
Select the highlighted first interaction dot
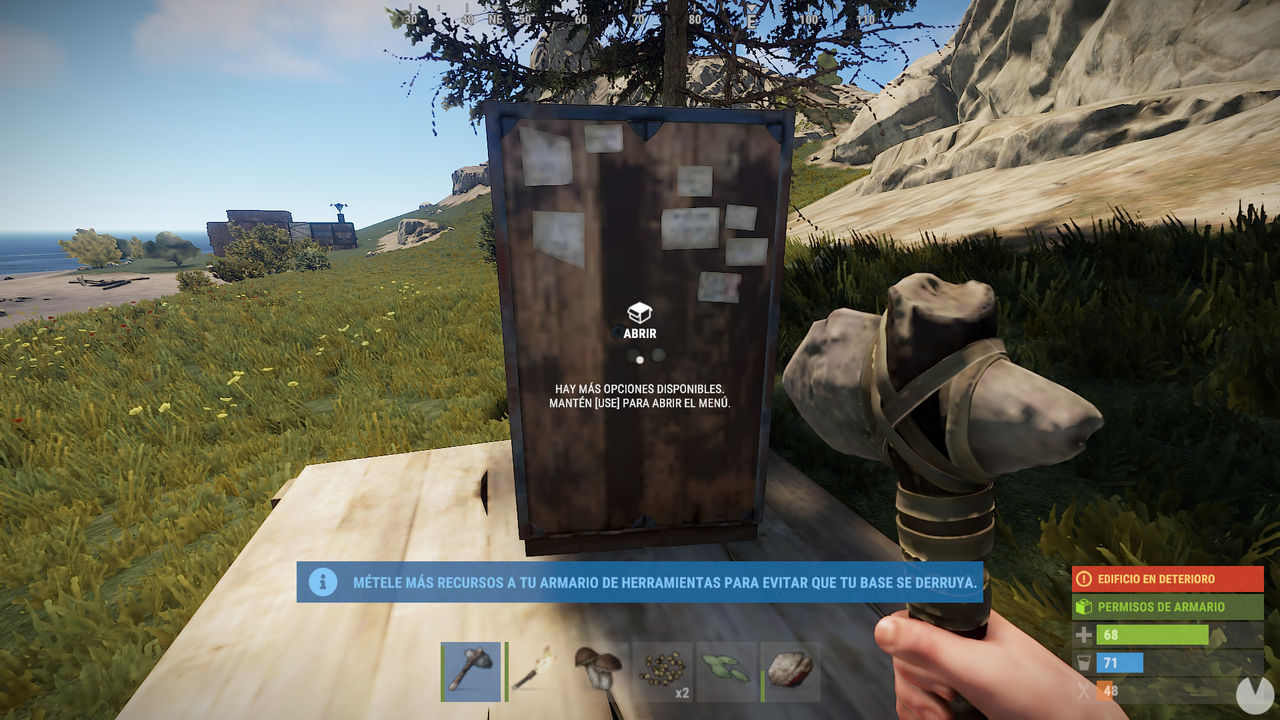click(640, 360)
